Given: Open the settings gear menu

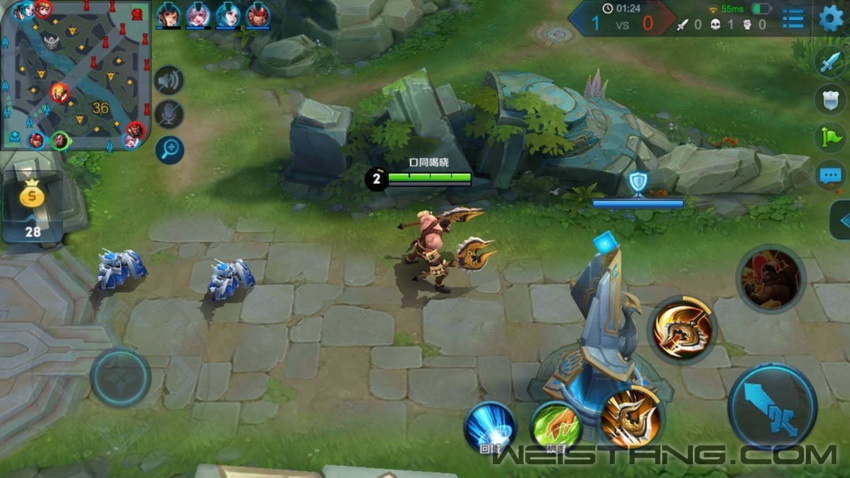Looking at the screenshot, I should [831, 18].
